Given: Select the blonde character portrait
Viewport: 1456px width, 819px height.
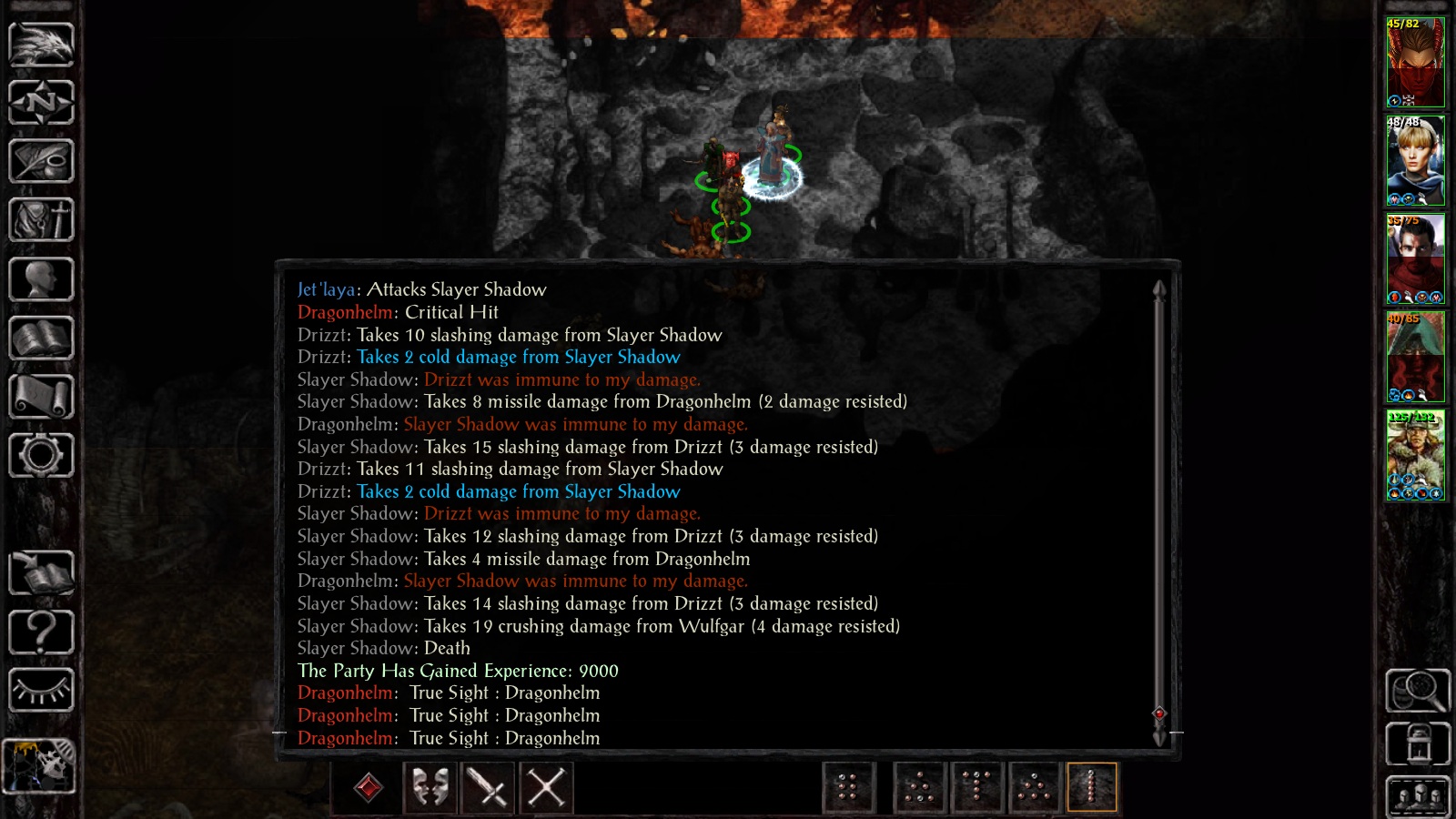Looking at the screenshot, I should (1415, 160).
